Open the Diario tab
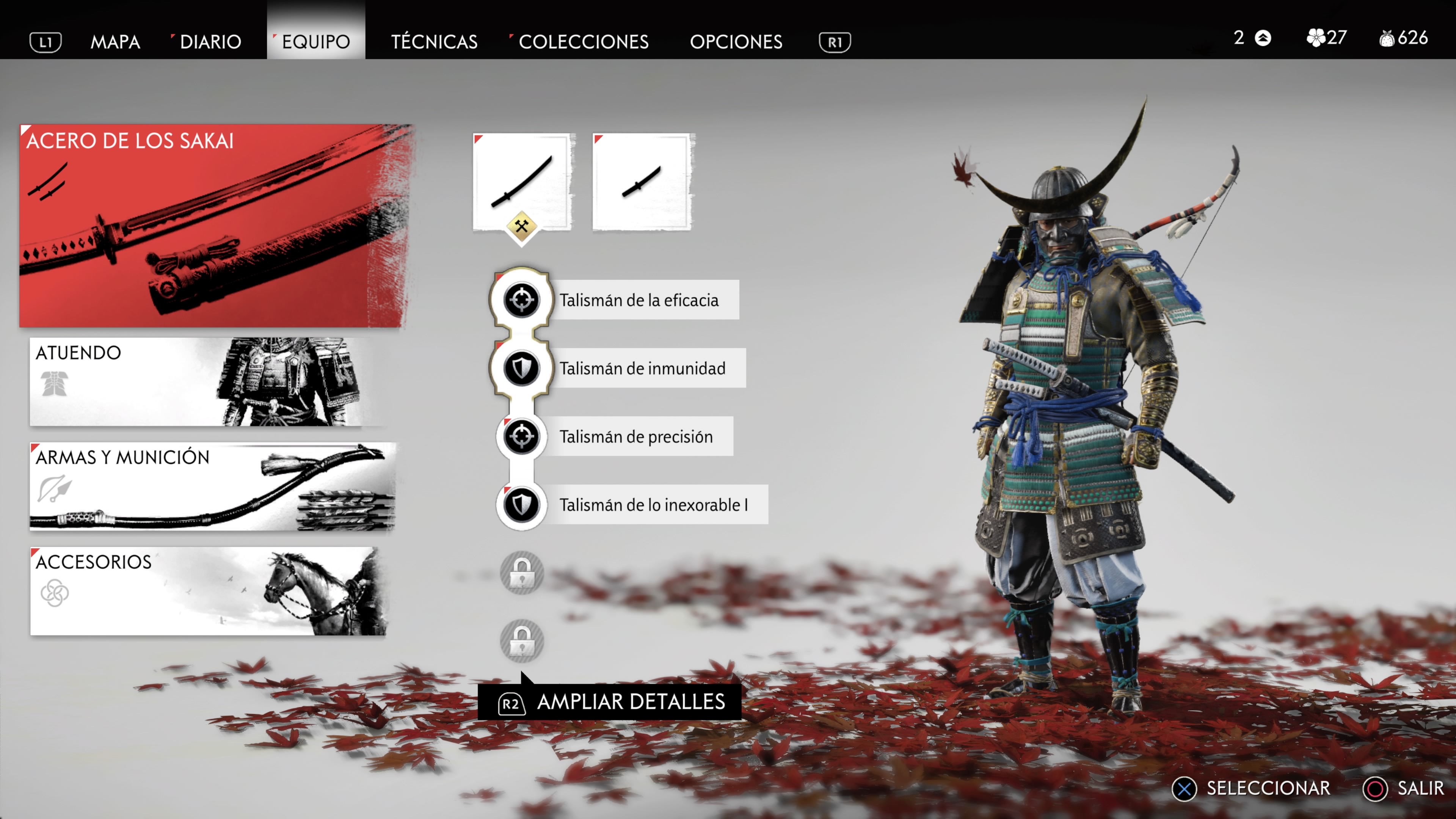1456x819 pixels. click(210, 42)
